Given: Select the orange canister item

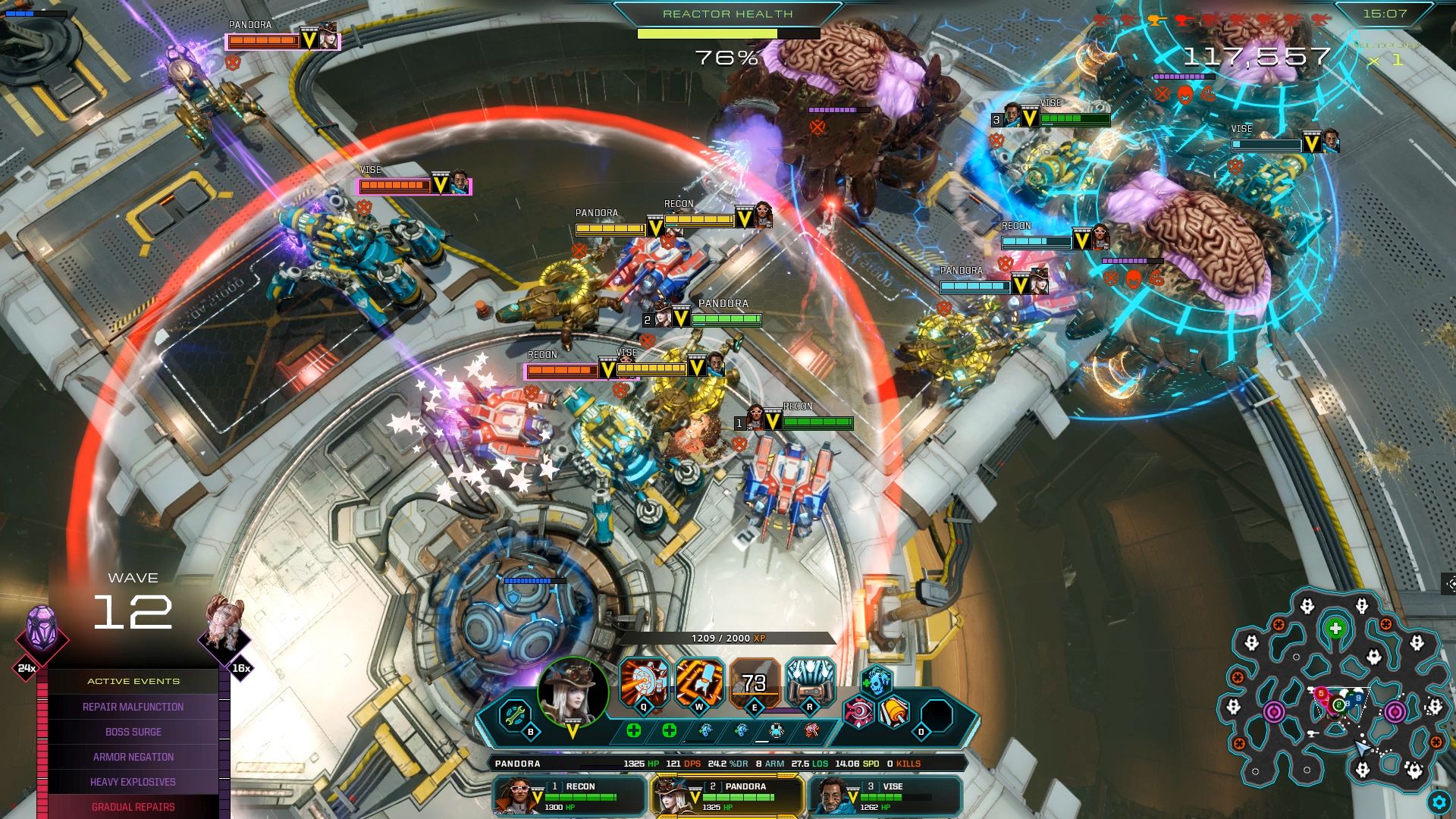Looking at the screenshot, I should (x=895, y=713).
